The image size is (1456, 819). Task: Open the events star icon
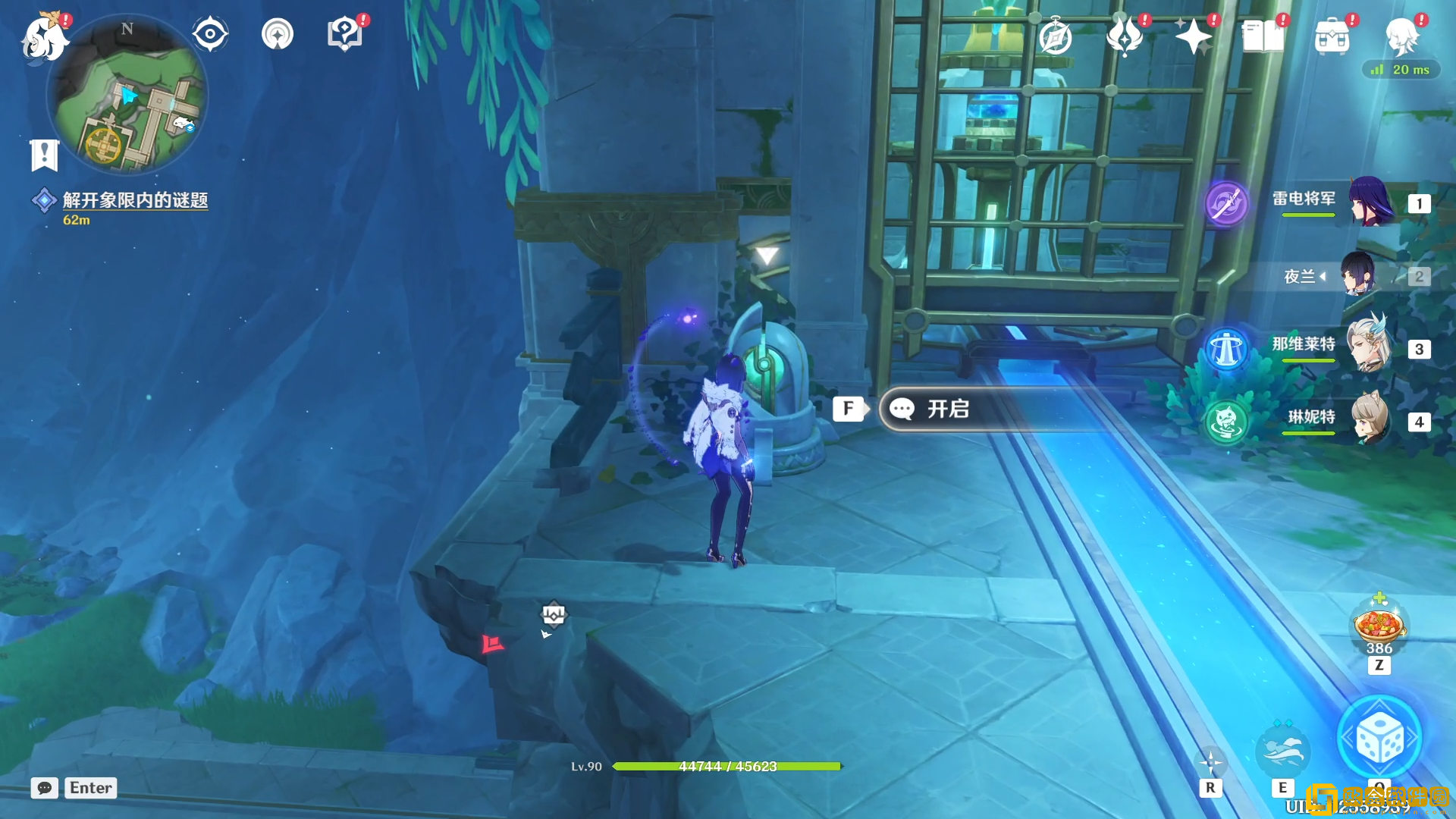pos(1193,36)
